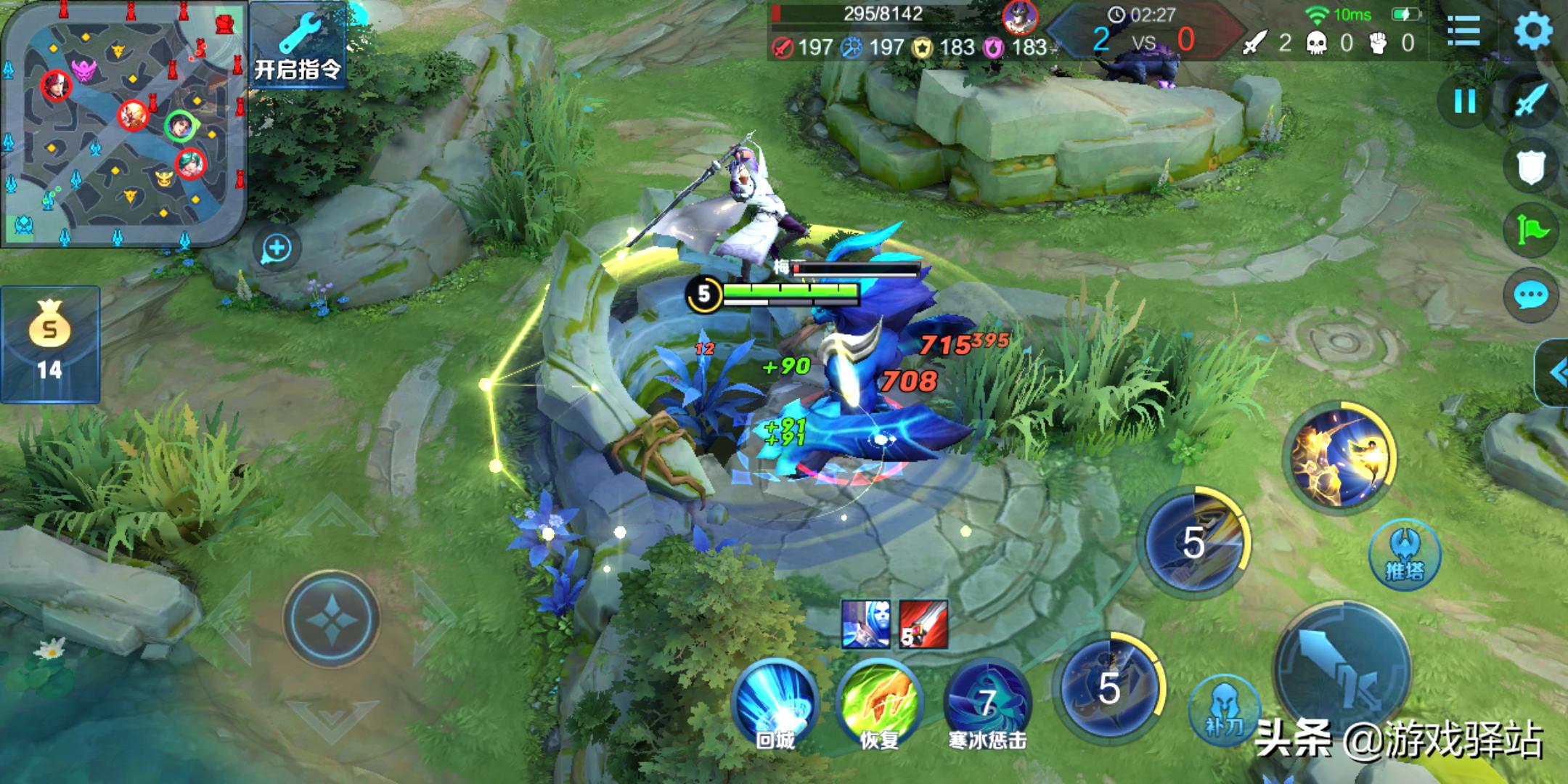Pause the match
1568x784 pixels.
pos(1465,102)
